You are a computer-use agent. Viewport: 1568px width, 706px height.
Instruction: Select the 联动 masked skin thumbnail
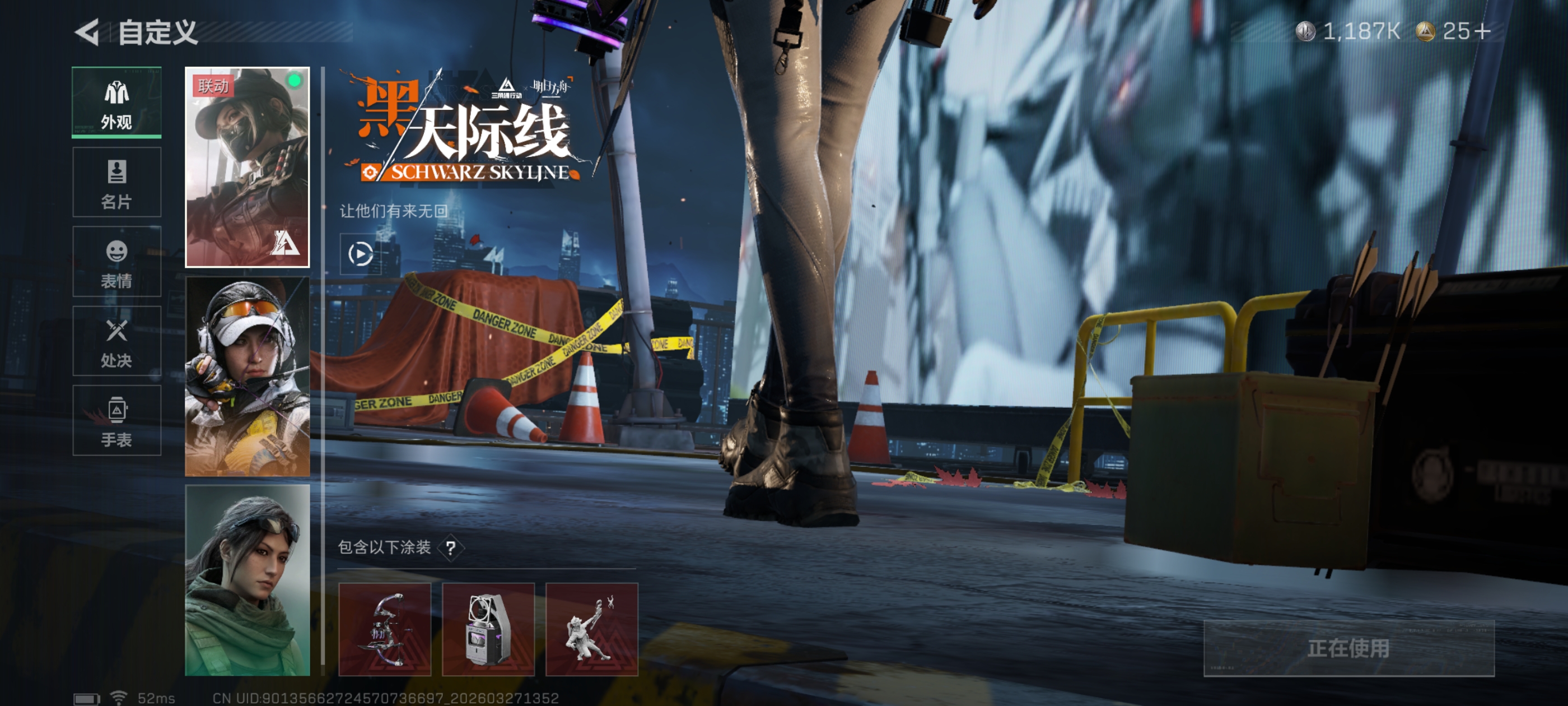(x=247, y=168)
